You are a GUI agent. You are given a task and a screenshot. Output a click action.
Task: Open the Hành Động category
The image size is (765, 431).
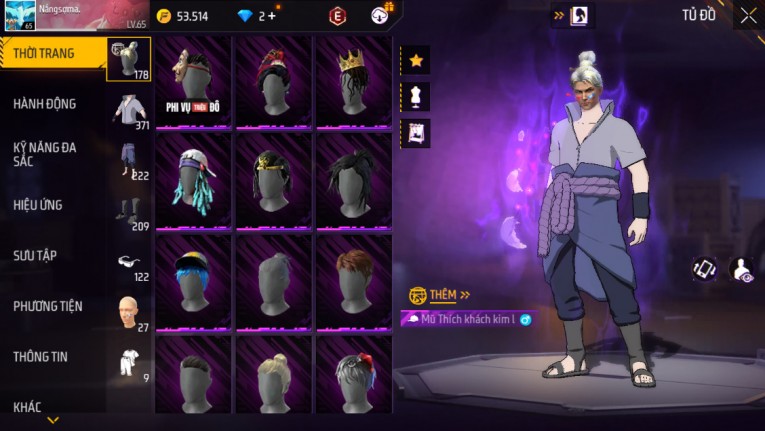pos(45,104)
